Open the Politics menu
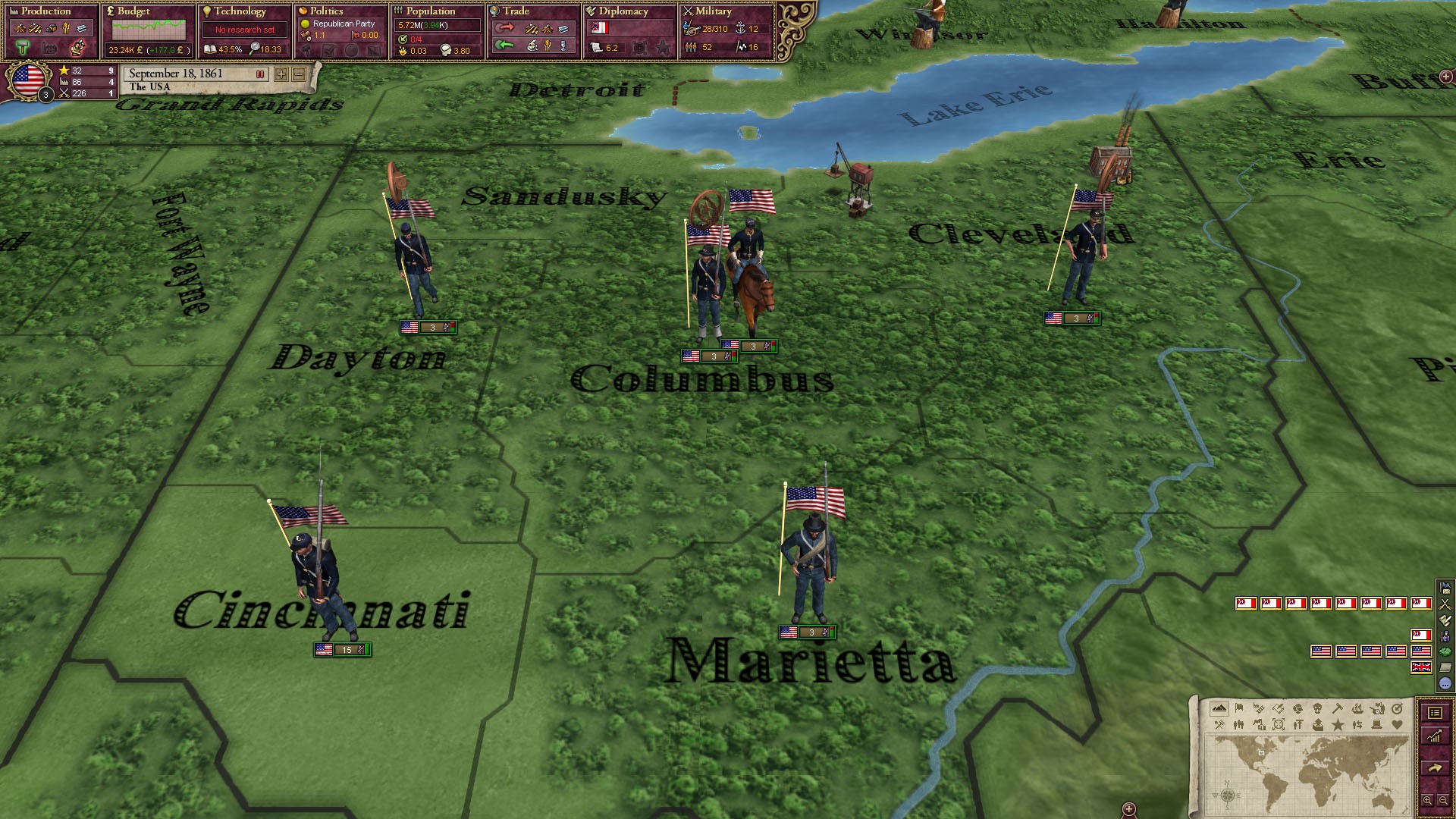This screenshot has height=819, width=1456. pyautogui.click(x=328, y=11)
